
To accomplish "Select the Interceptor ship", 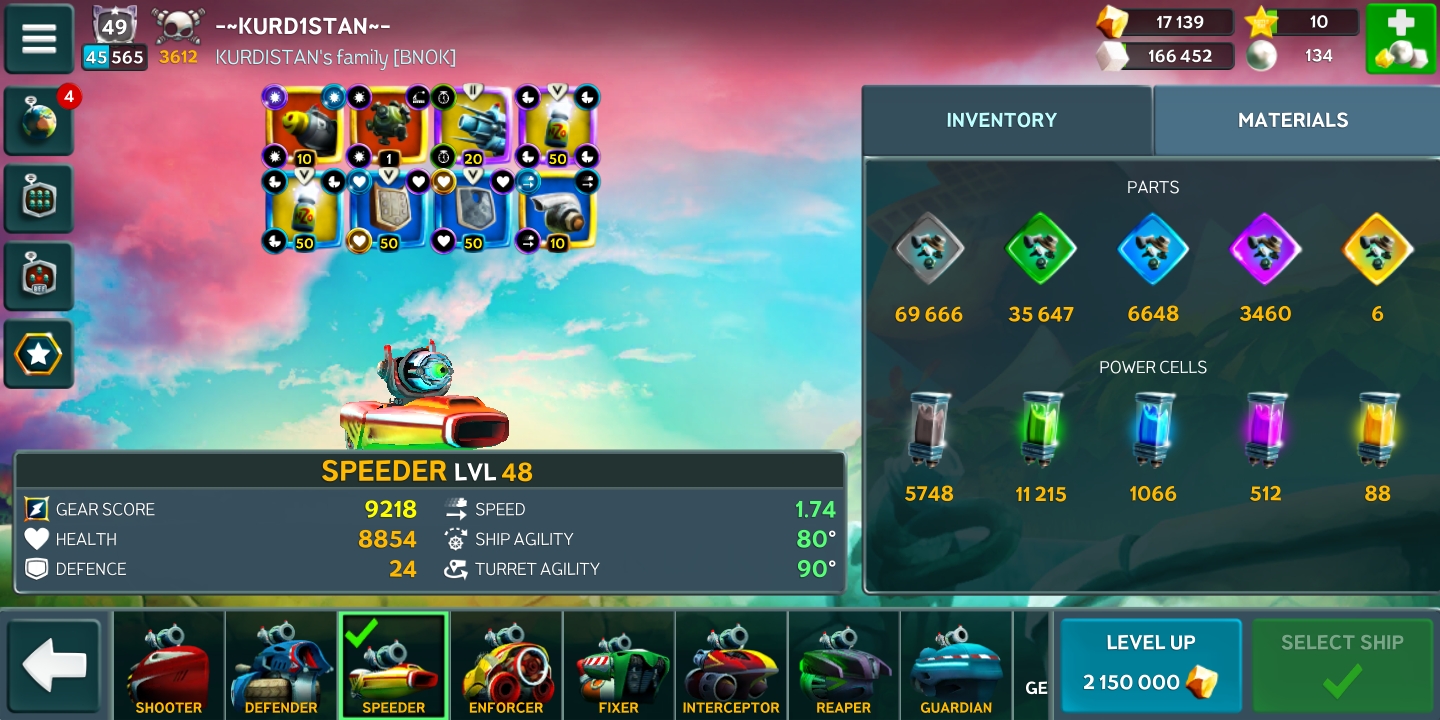I will click(x=731, y=666).
